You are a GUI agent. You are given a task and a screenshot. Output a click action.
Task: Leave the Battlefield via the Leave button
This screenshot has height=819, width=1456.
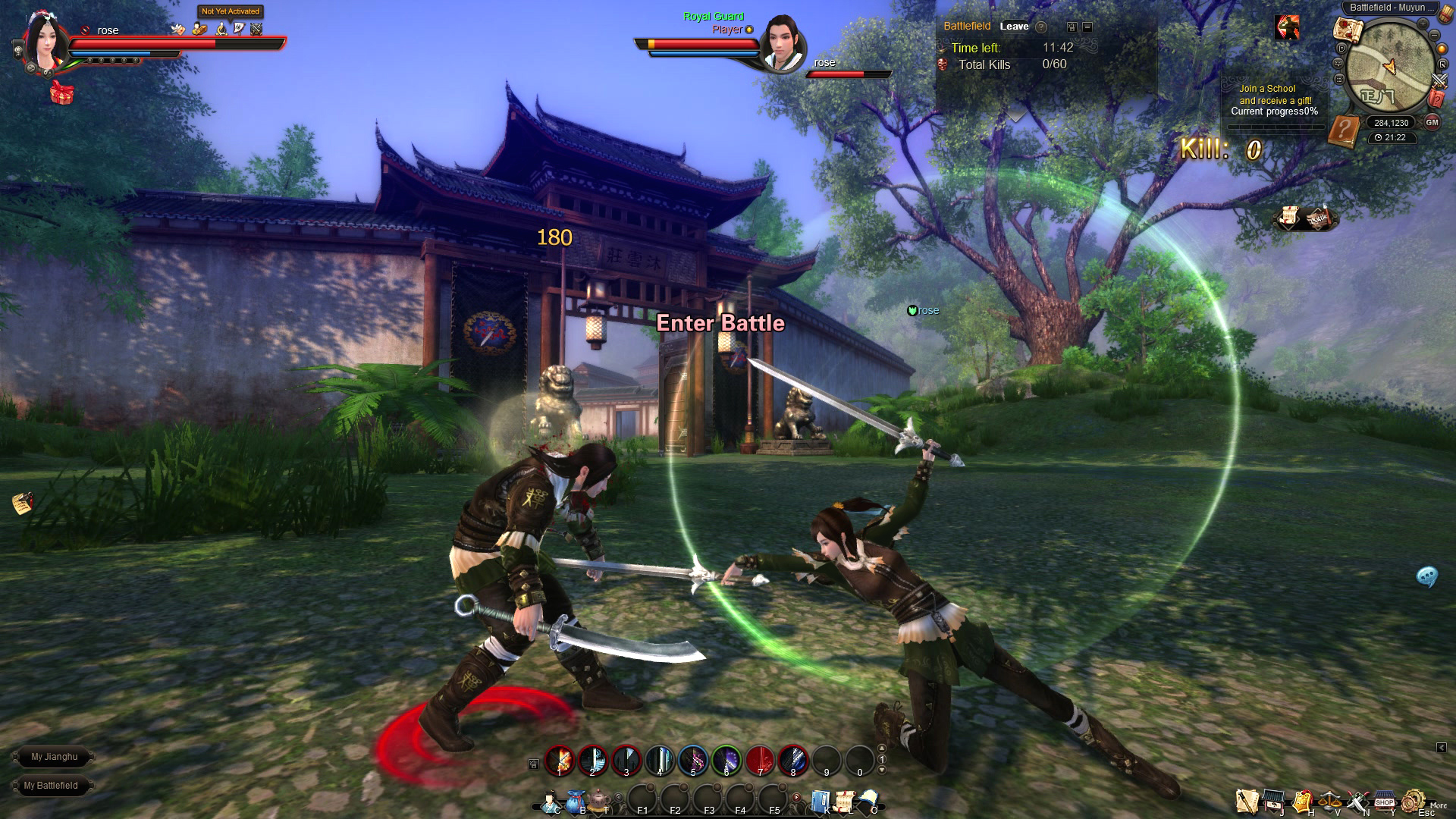tap(1014, 27)
